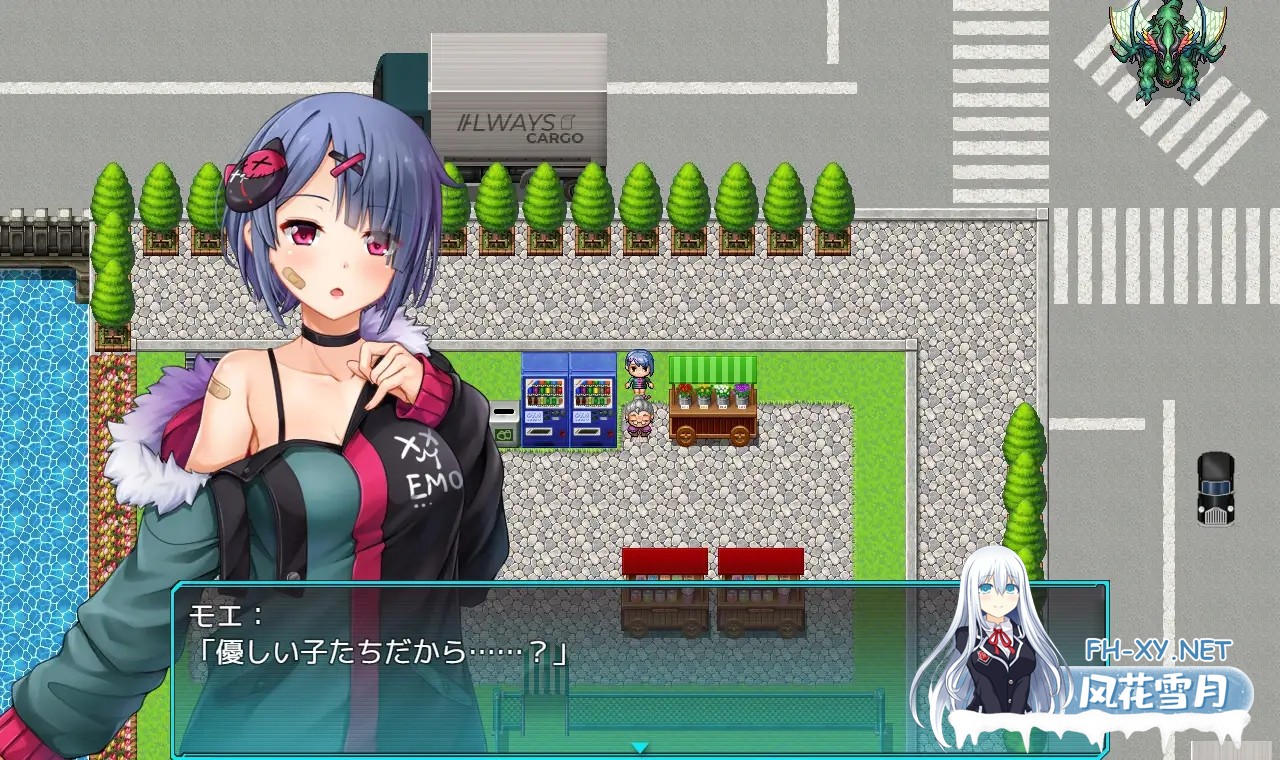
Task: Click the blue continue arrow below the dialogue text
Action: tap(640, 745)
